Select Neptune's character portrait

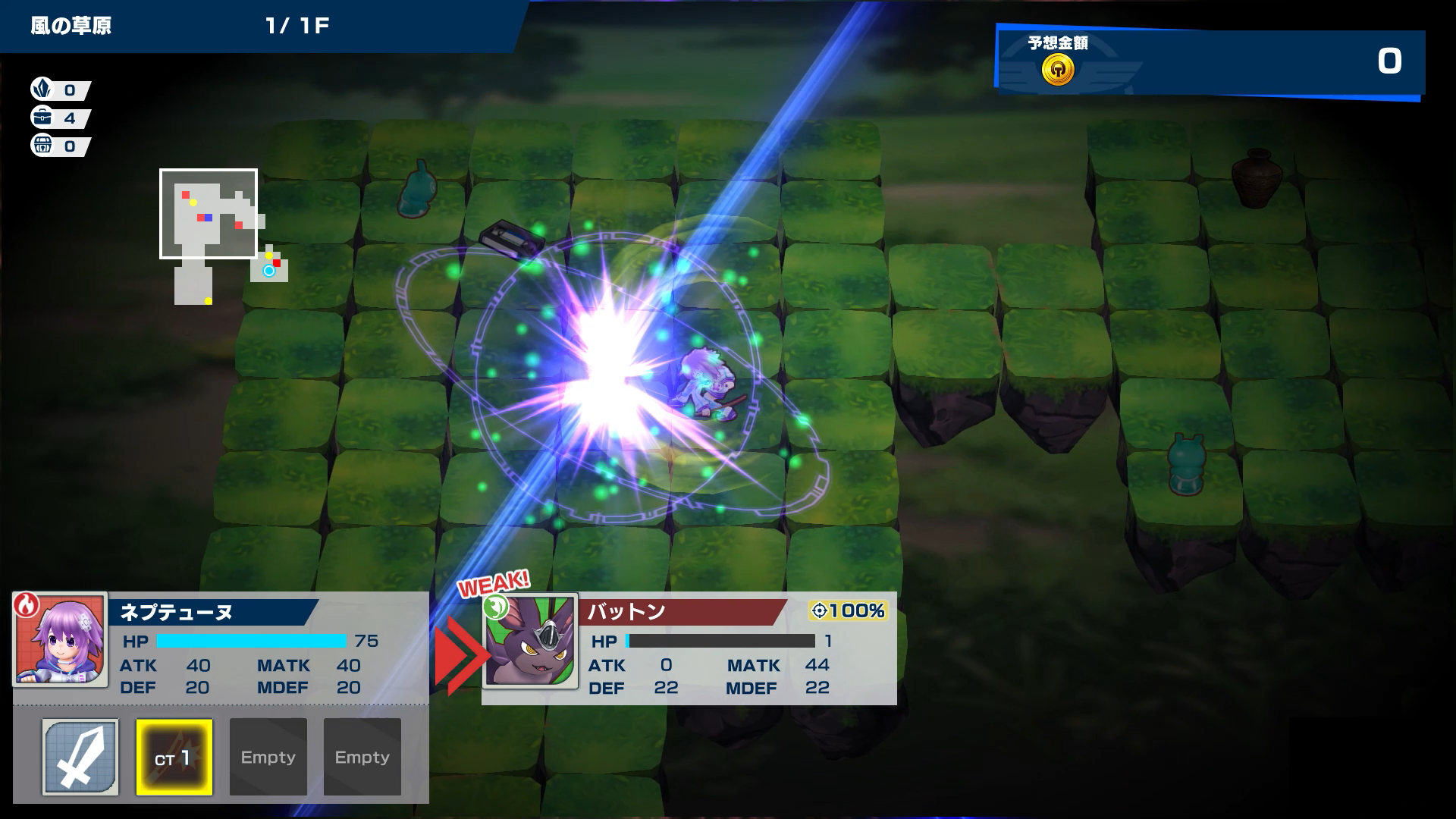tap(61, 641)
